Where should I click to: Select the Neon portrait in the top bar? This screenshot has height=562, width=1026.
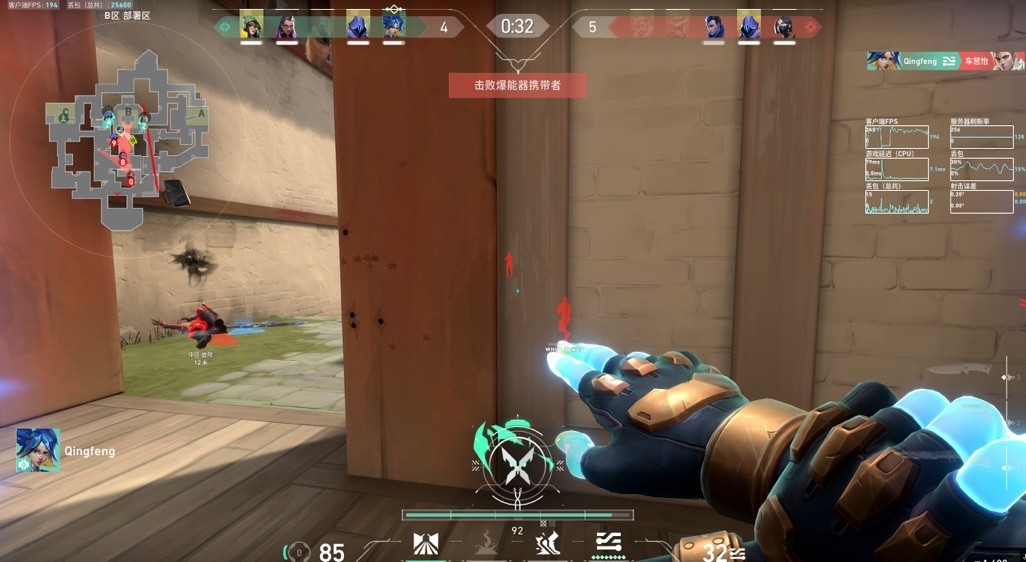click(x=393, y=27)
